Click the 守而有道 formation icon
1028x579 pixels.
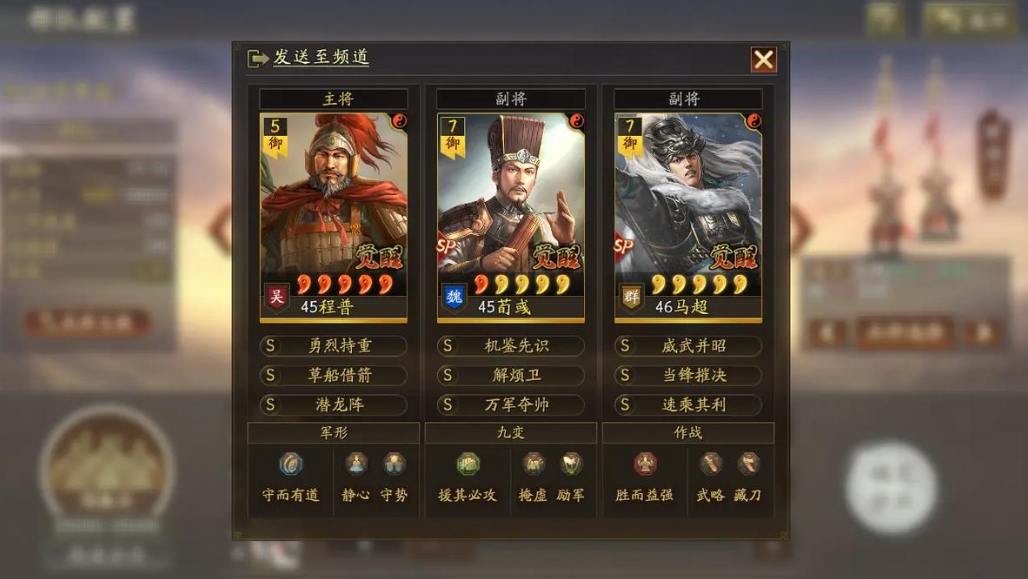(x=291, y=464)
